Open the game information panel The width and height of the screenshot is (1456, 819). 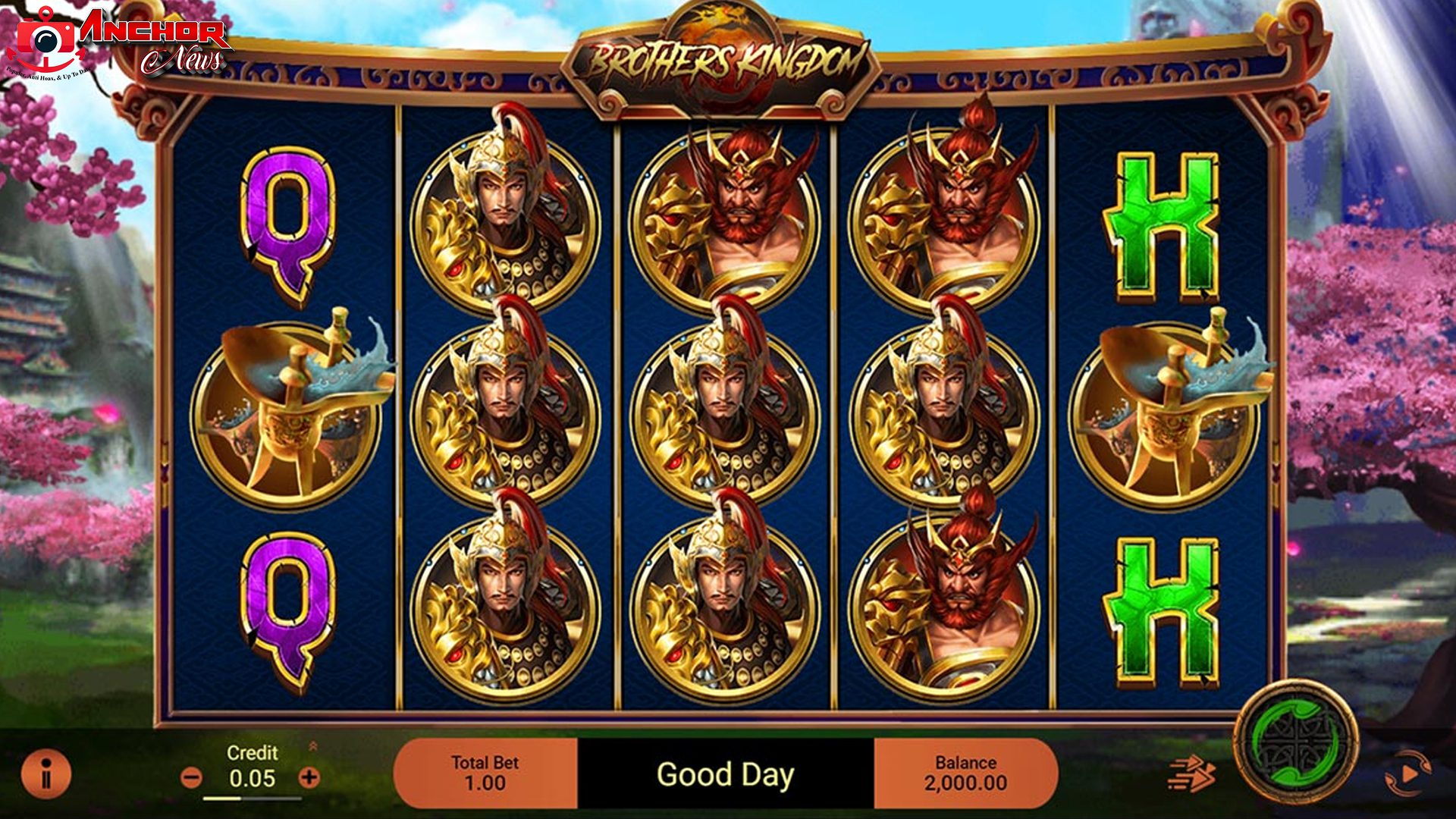45,775
